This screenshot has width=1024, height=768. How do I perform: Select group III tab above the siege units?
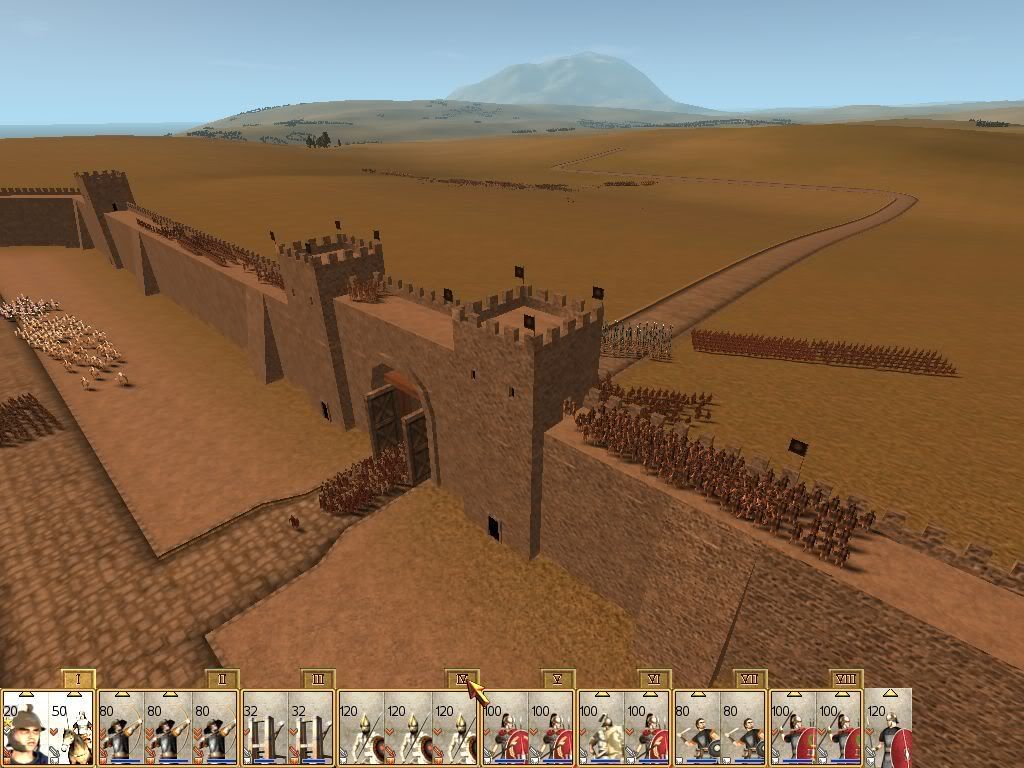pos(317,680)
